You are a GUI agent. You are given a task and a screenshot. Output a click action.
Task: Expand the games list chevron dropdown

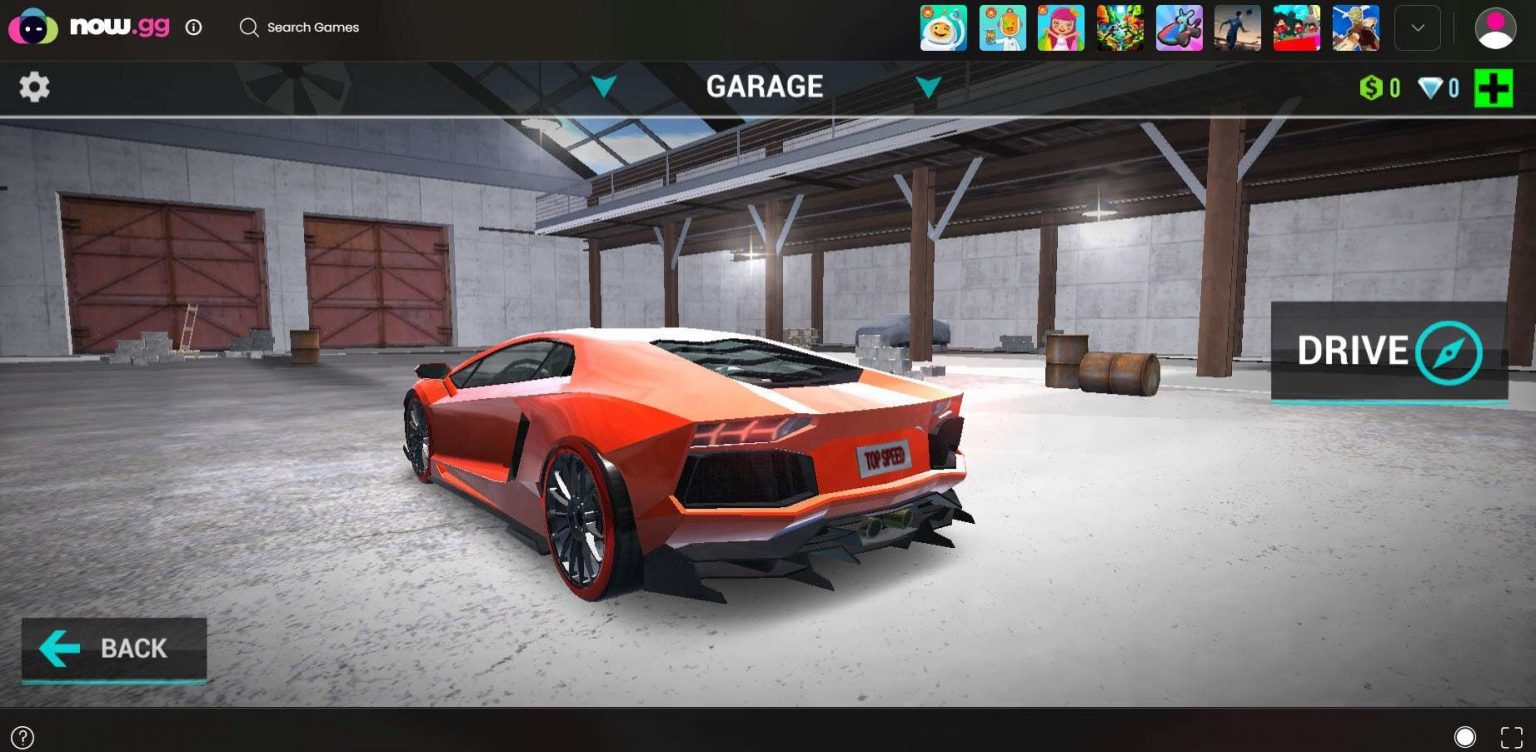pos(1417,27)
